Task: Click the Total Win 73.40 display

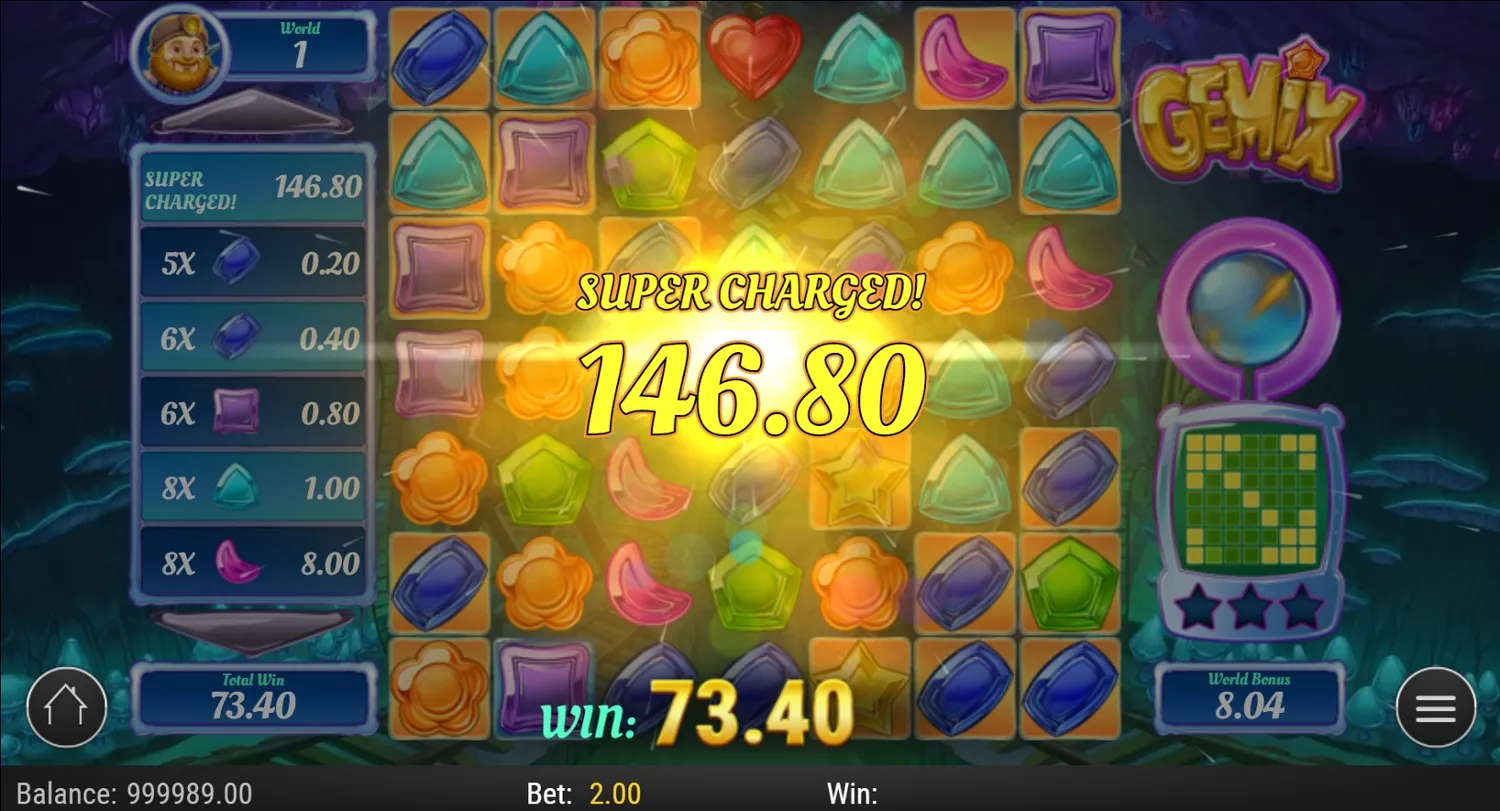Action: click(254, 694)
